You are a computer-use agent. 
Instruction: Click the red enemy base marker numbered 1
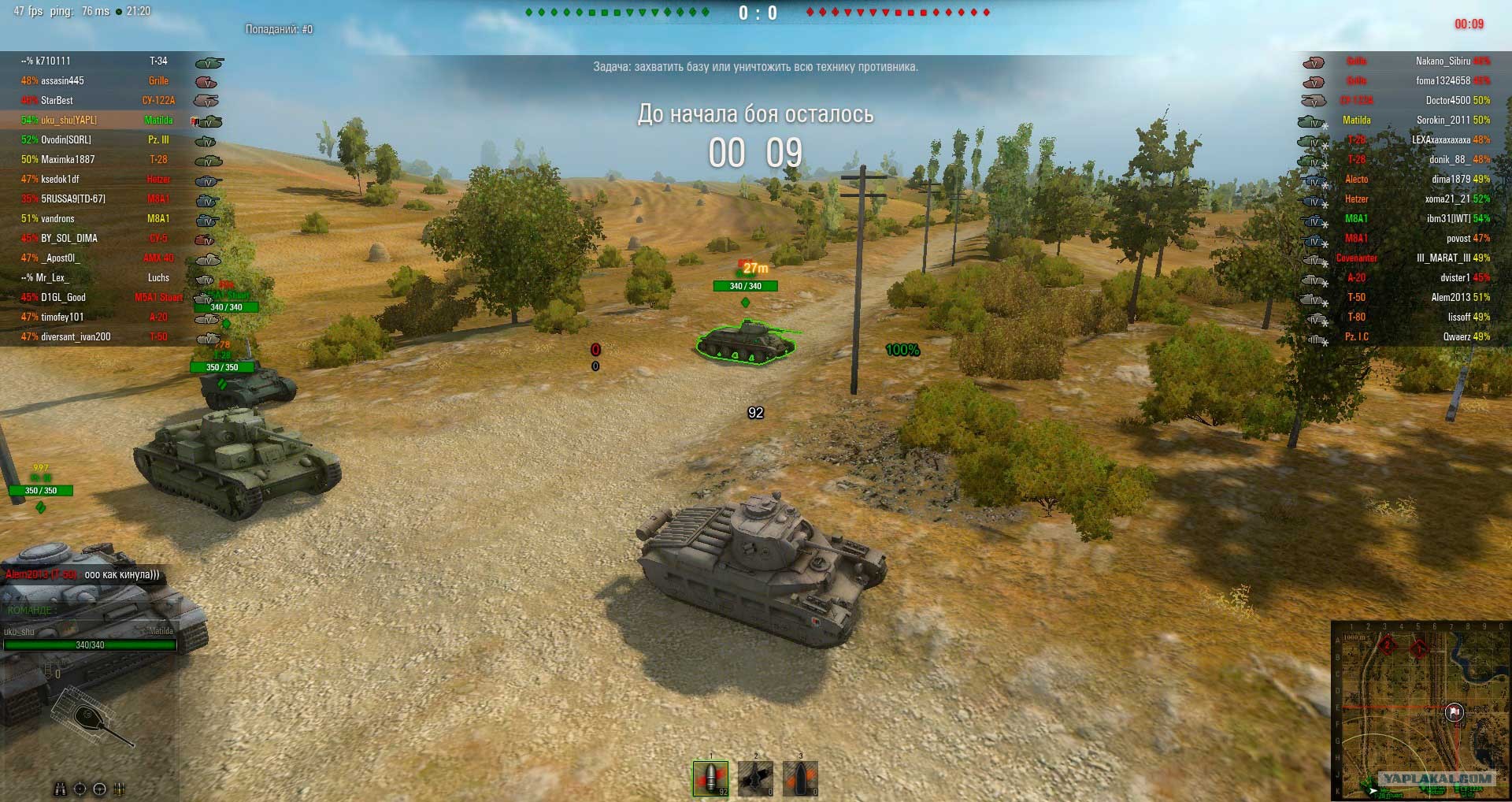pos(1418,649)
